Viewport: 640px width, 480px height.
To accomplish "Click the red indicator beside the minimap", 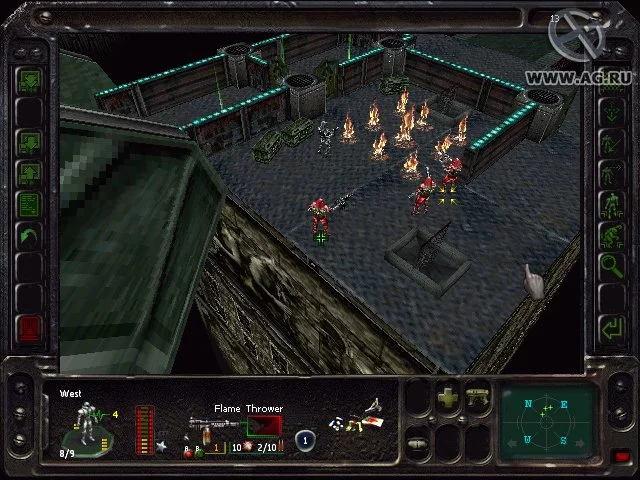I will [x=621, y=457].
